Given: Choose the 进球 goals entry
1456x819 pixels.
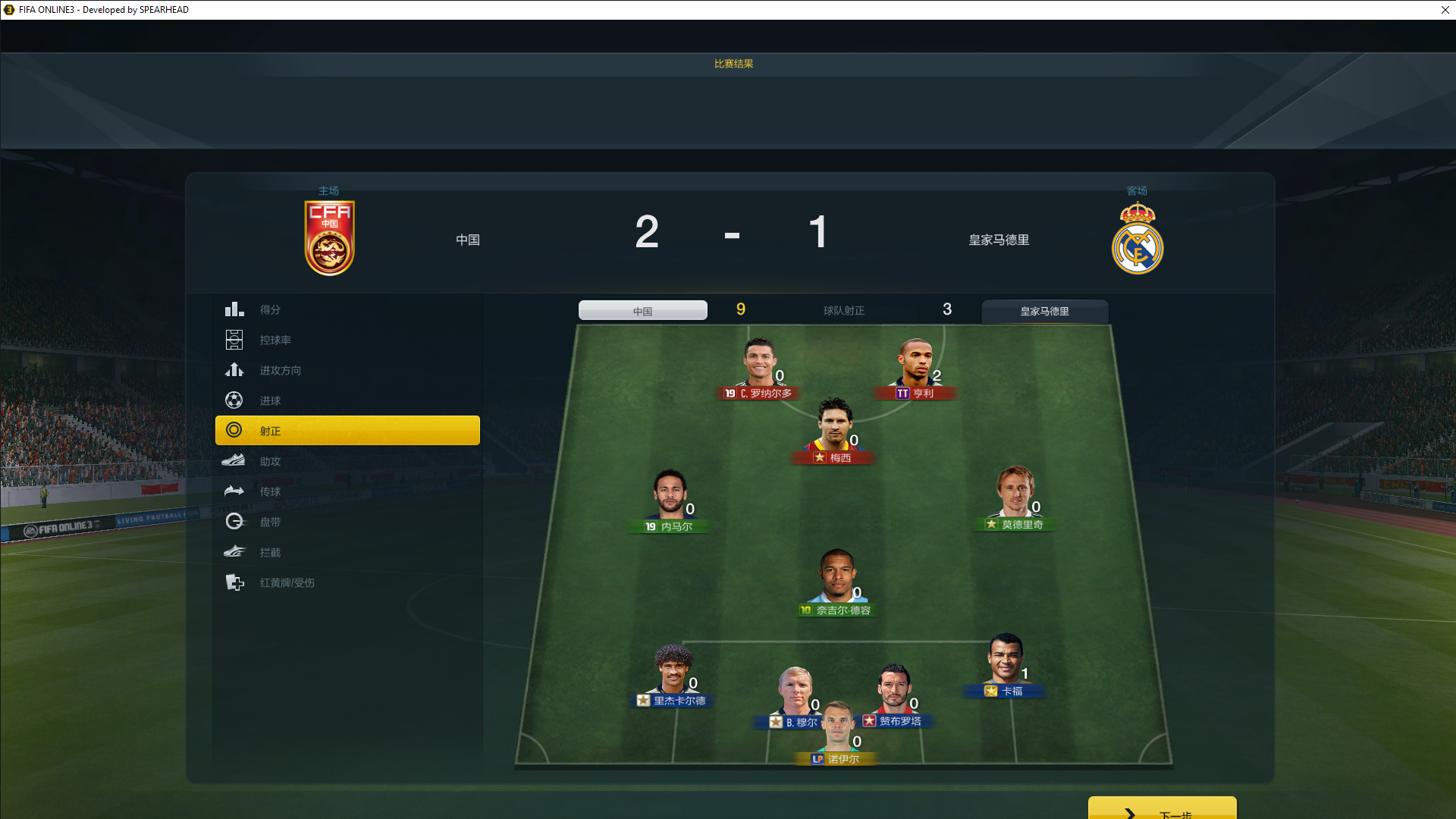Looking at the screenshot, I should (x=270, y=400).
